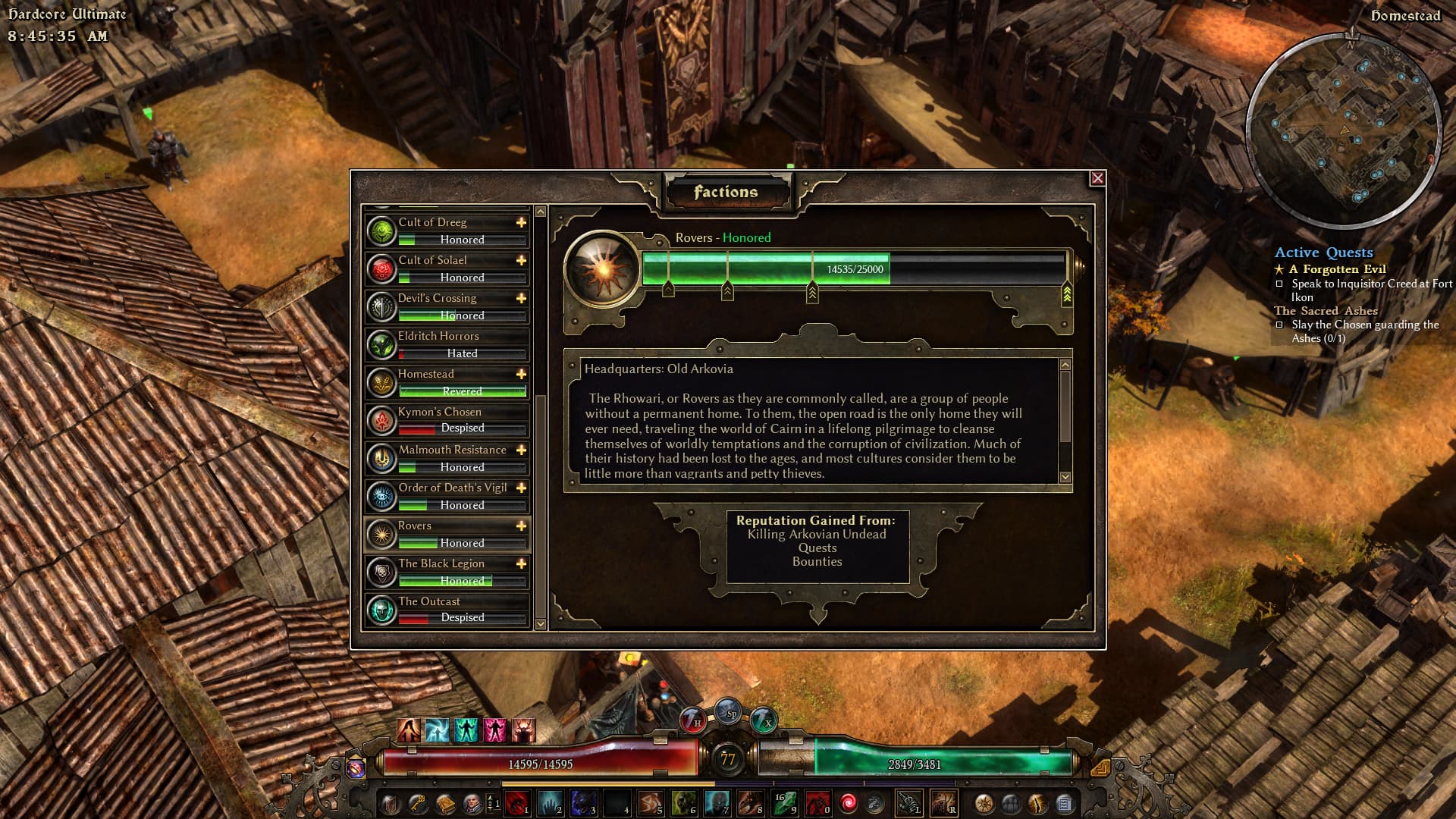Close the Factions window
Screen dimensions: 1456x819
[1097, 178]
